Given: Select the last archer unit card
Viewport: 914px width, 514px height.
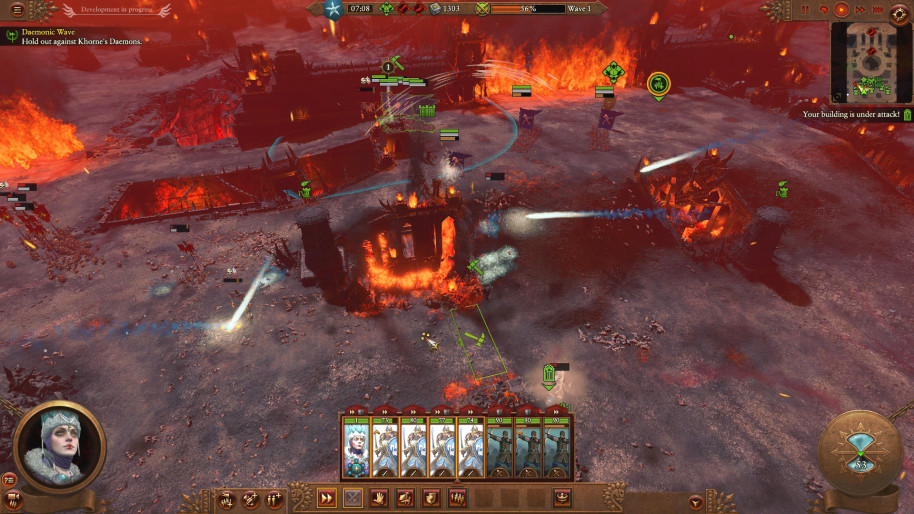Looking at the screenshot, I should (558, 446).
